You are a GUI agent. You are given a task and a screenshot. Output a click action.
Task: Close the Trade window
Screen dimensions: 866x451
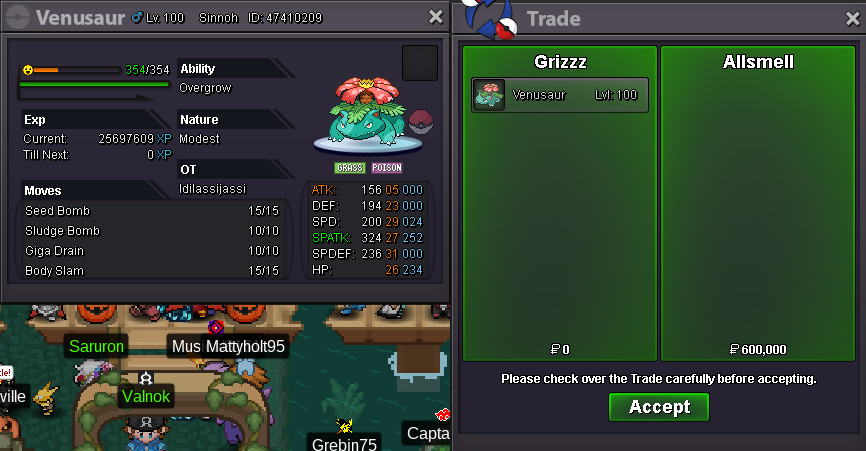pos(851,19)
